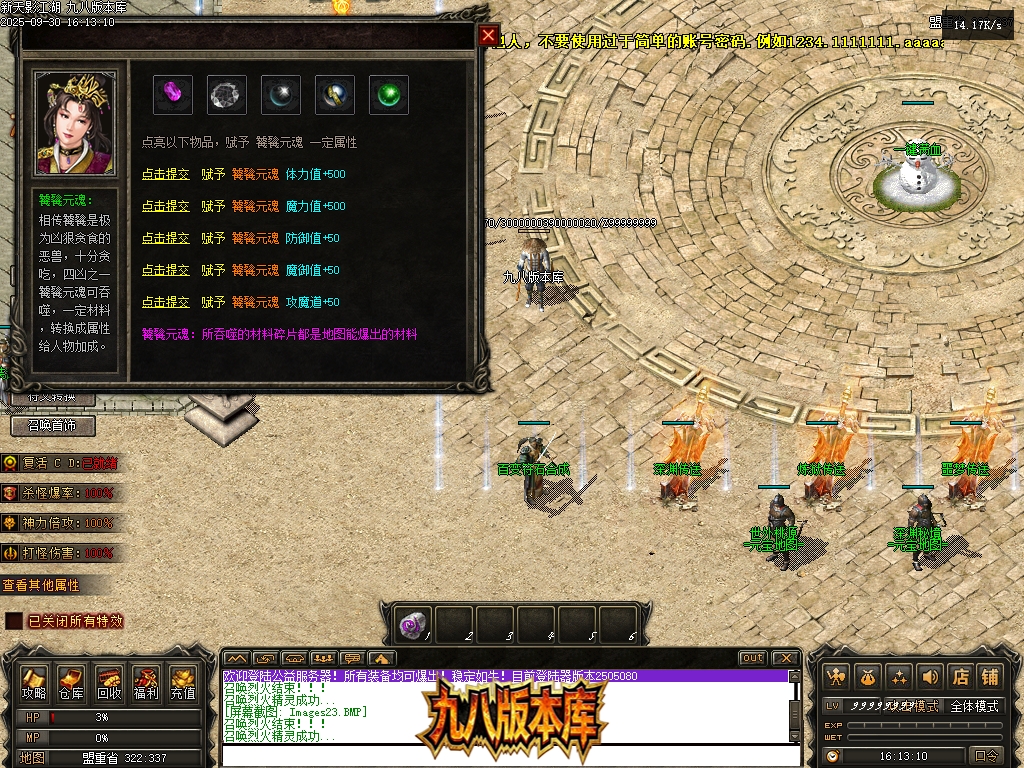Open the 福利 benefits menu
1024x768 pixels.
click(x=146, y=683)
